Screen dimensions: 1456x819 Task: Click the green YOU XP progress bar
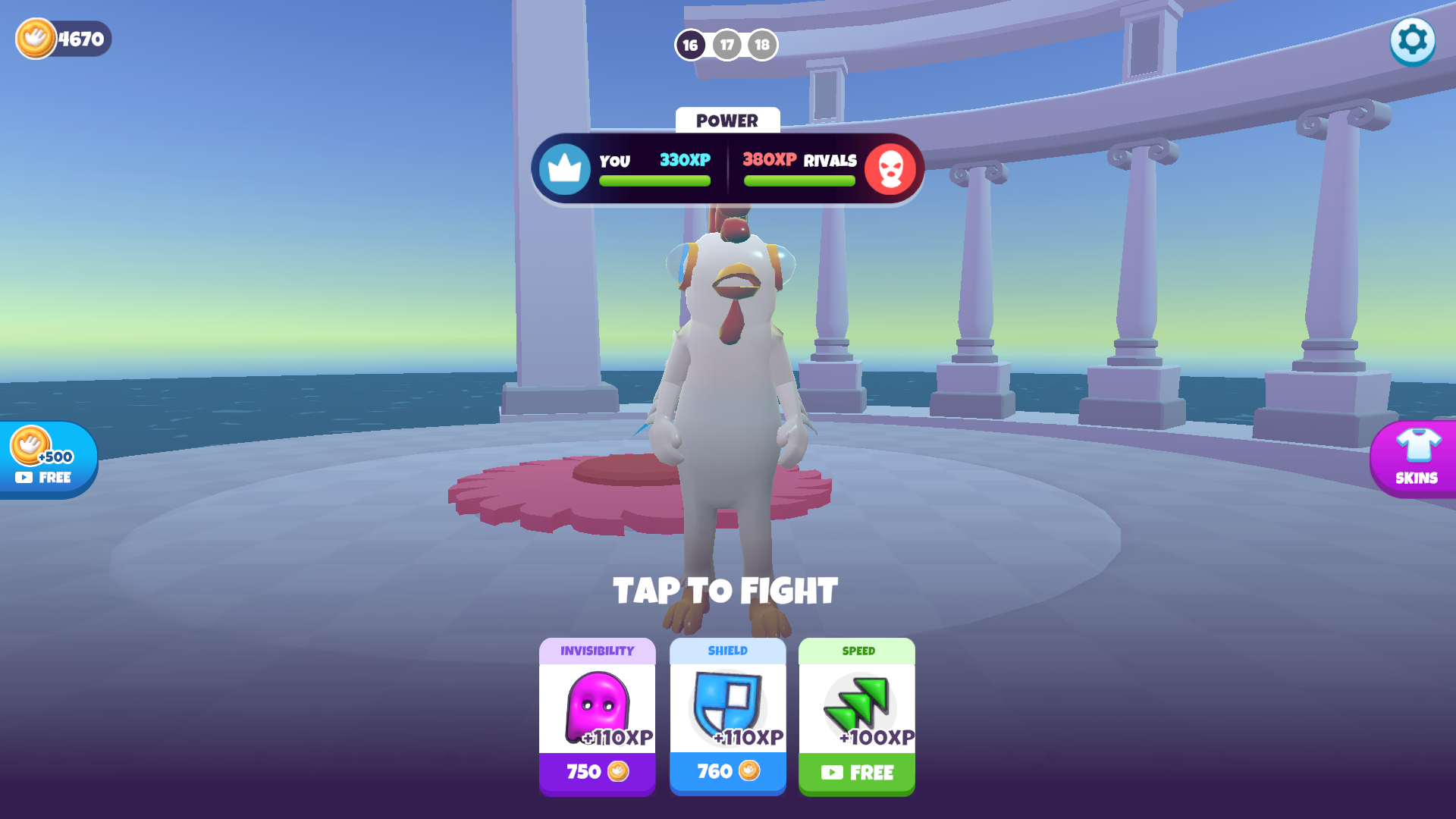[x=654, y=180]
